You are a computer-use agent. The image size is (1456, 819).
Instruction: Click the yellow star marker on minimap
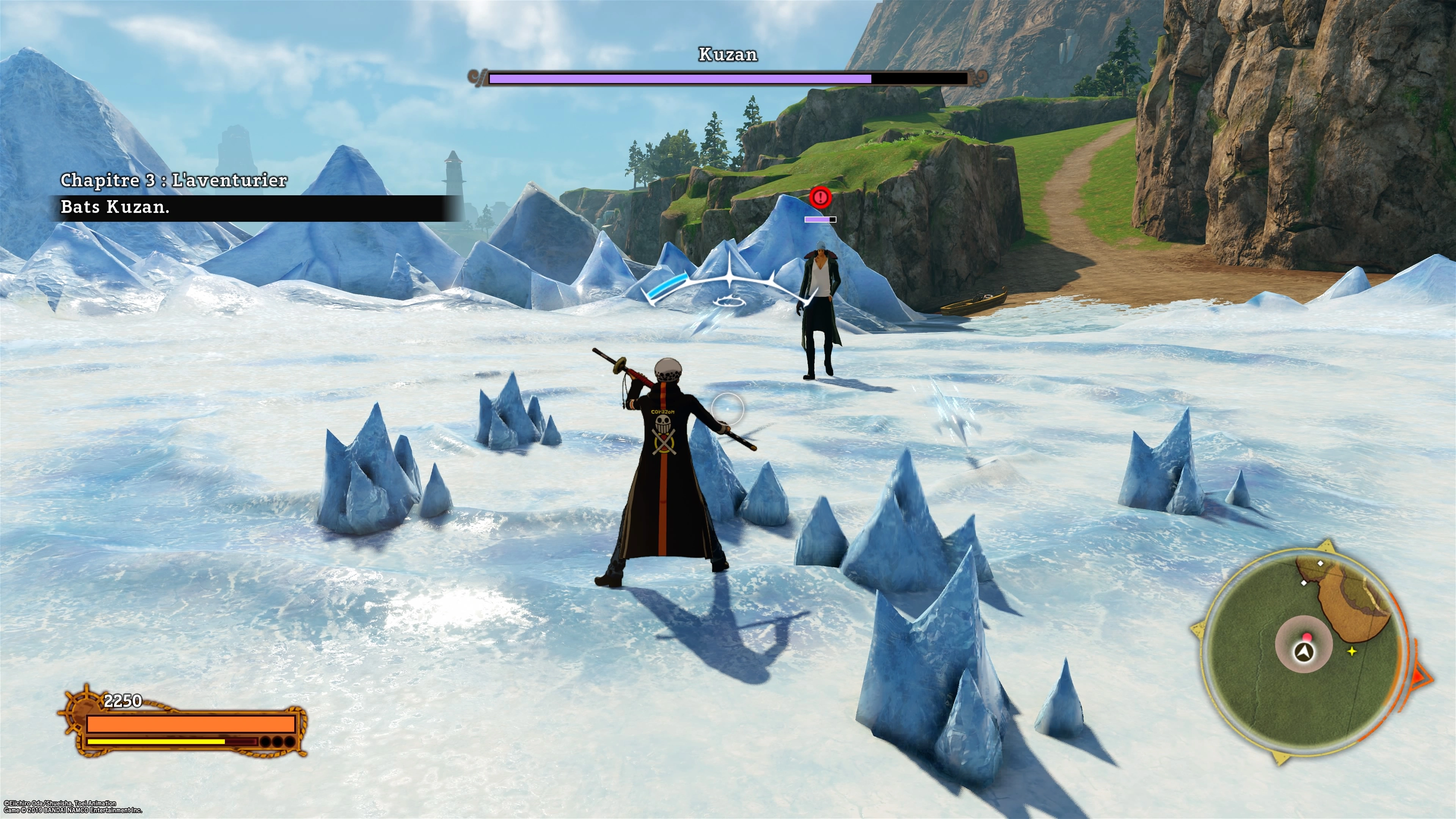click(1352, 652)
